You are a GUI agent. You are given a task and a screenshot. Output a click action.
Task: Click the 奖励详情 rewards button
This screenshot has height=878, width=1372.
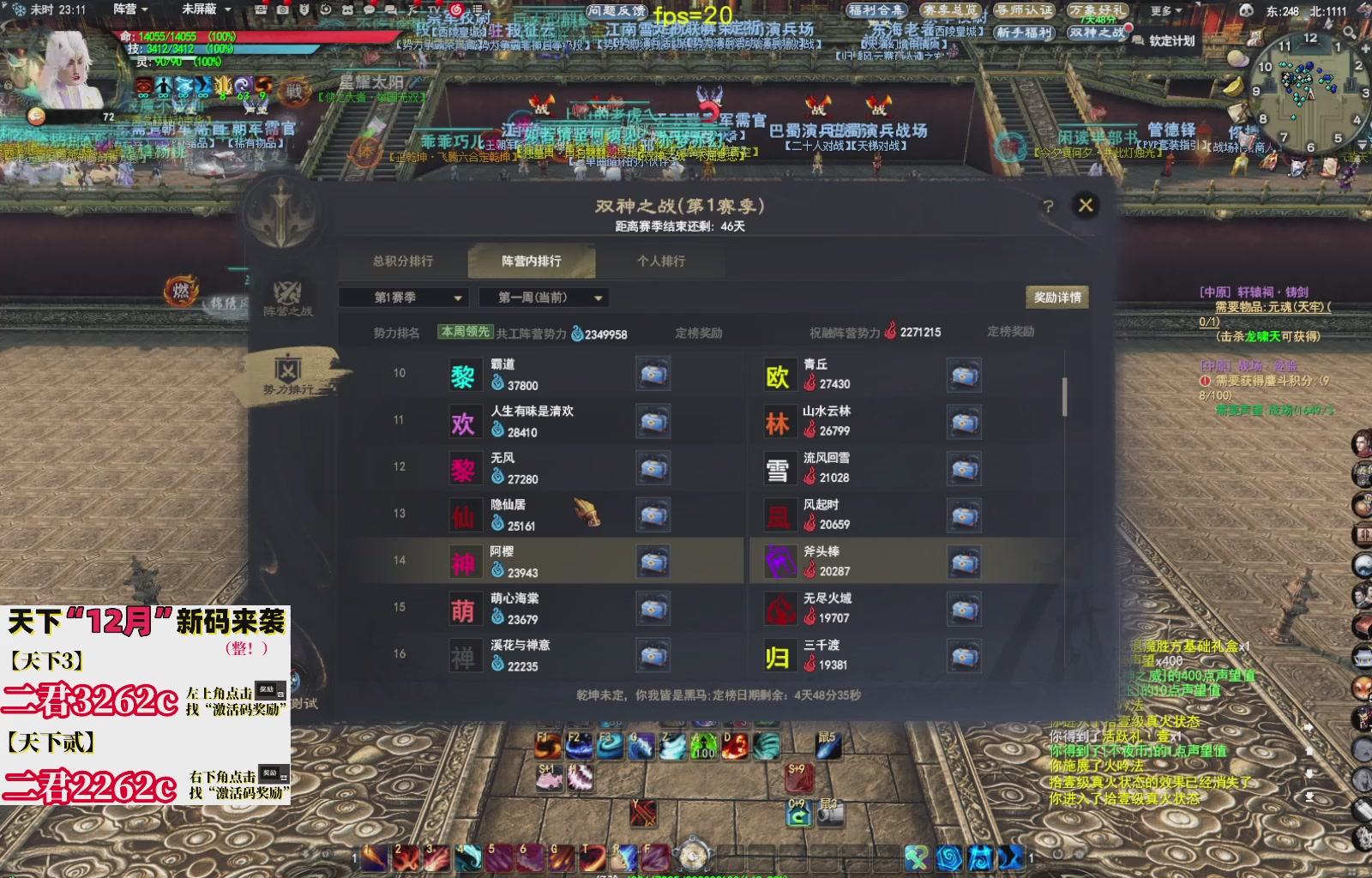click(1057, 298)
